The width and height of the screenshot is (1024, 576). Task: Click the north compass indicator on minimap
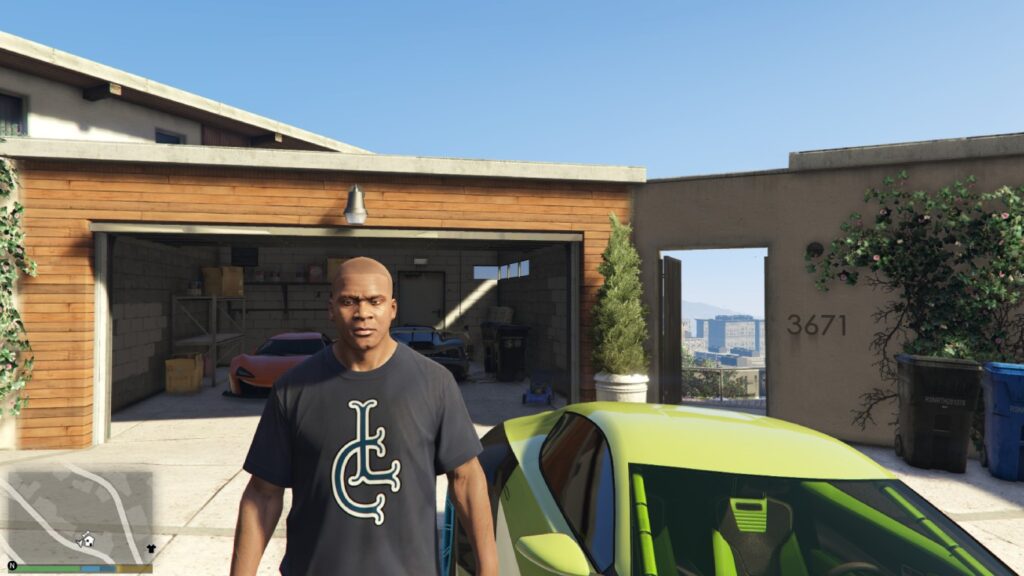pos(12,566)
